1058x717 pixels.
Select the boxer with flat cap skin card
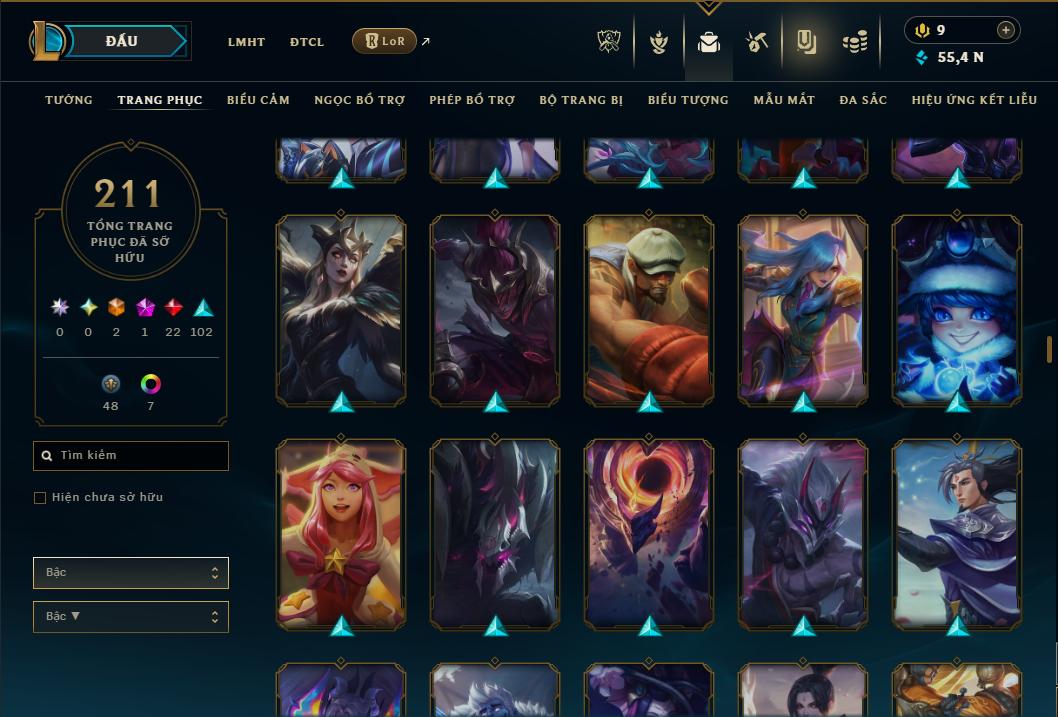click(x=649, y=310)
